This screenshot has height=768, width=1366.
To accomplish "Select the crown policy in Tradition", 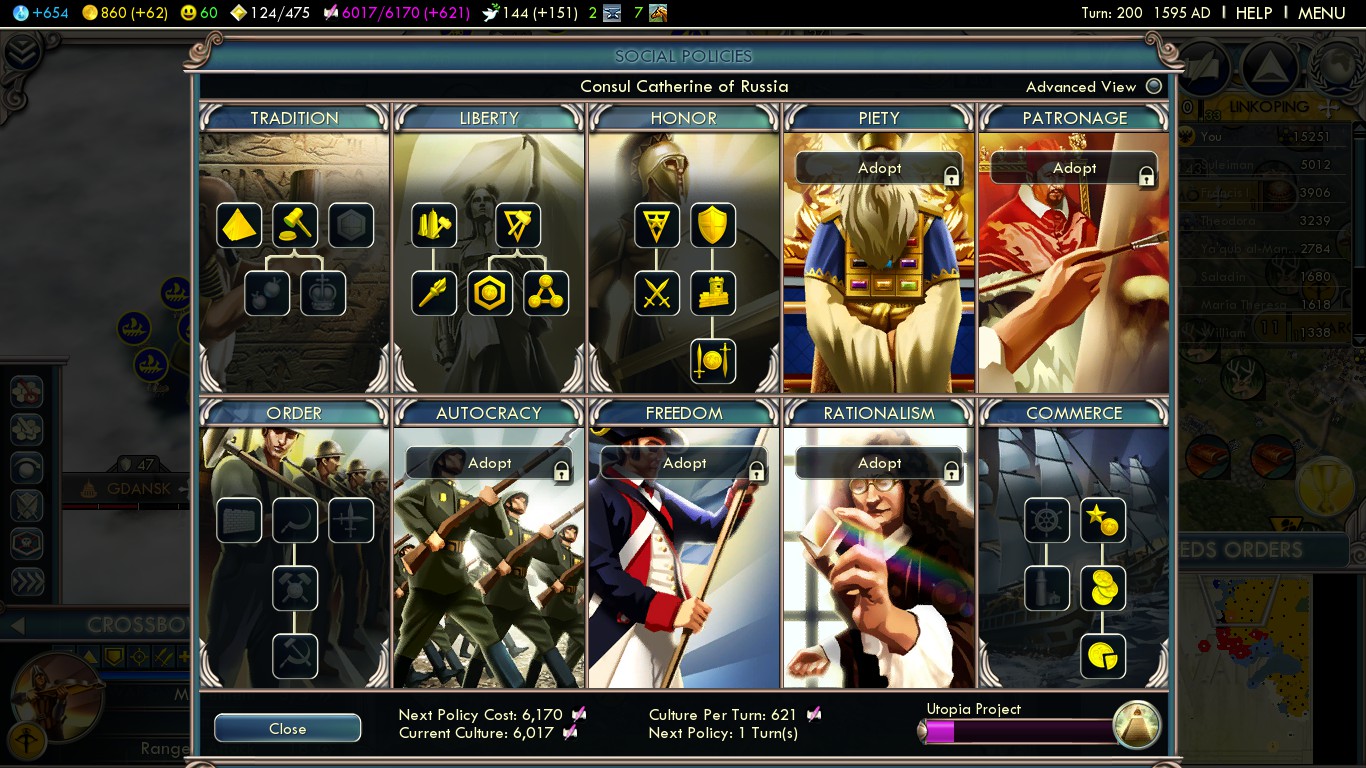I will point(323,294).
